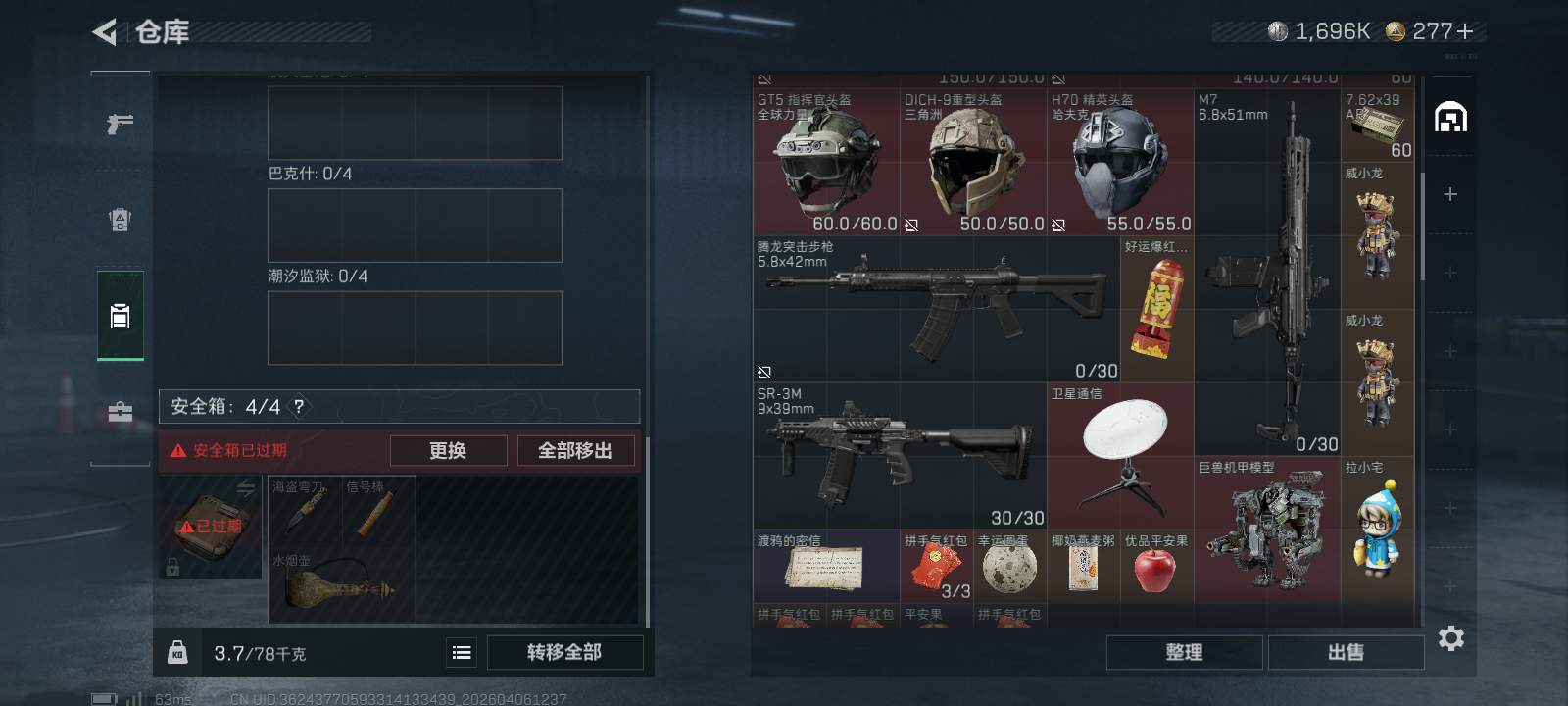1568x706 pixels.
Task: Click the 全部移出 button
Action: [576, 450]
